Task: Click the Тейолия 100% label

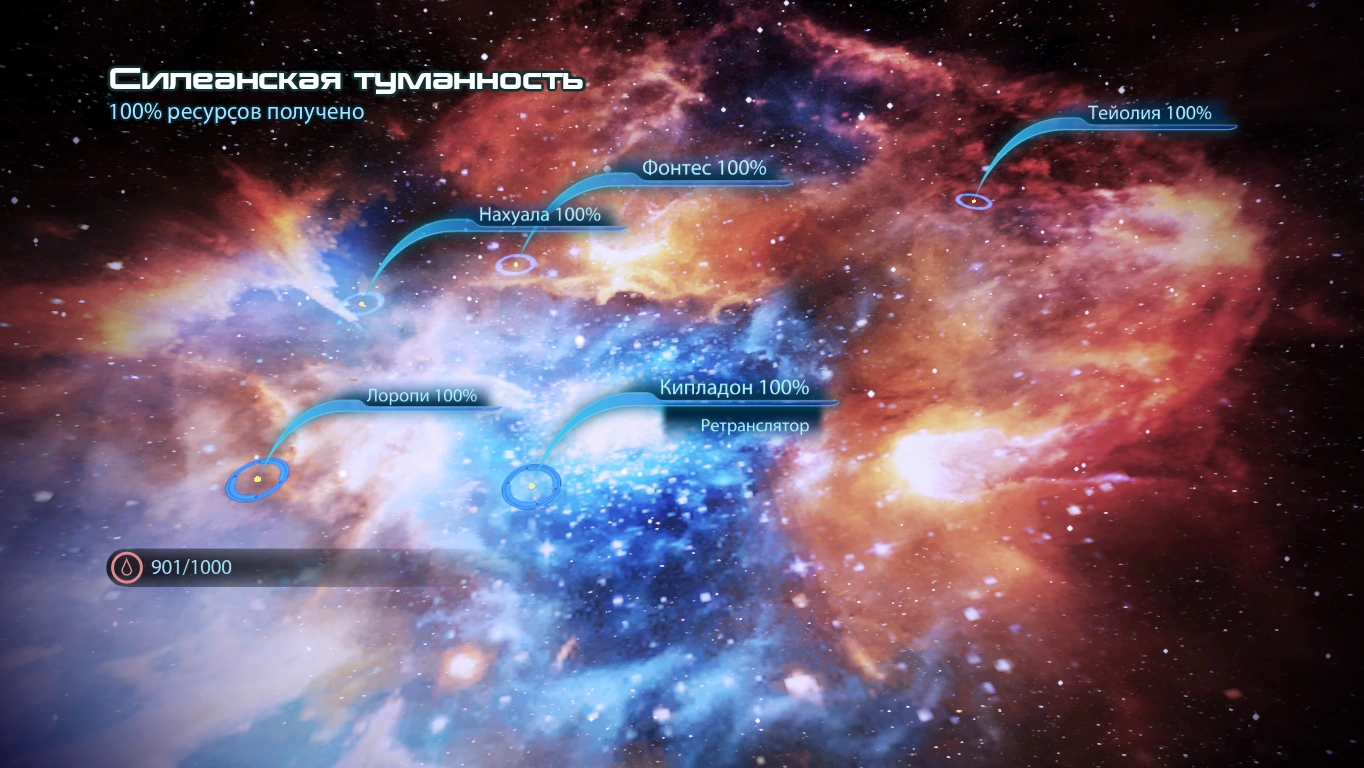Action: coord(1149,113)
